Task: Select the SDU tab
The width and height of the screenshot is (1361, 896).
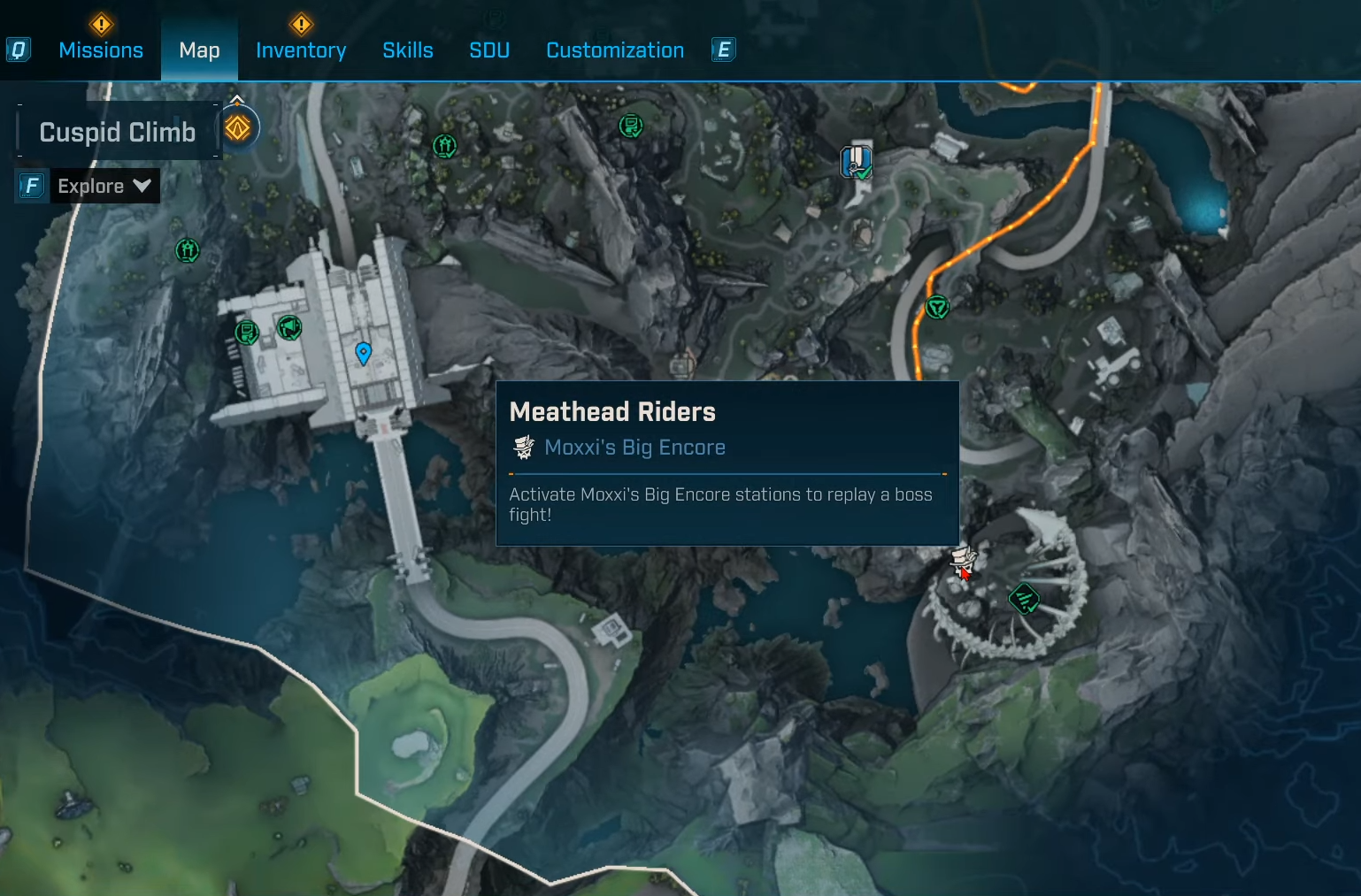Action: 489,50
